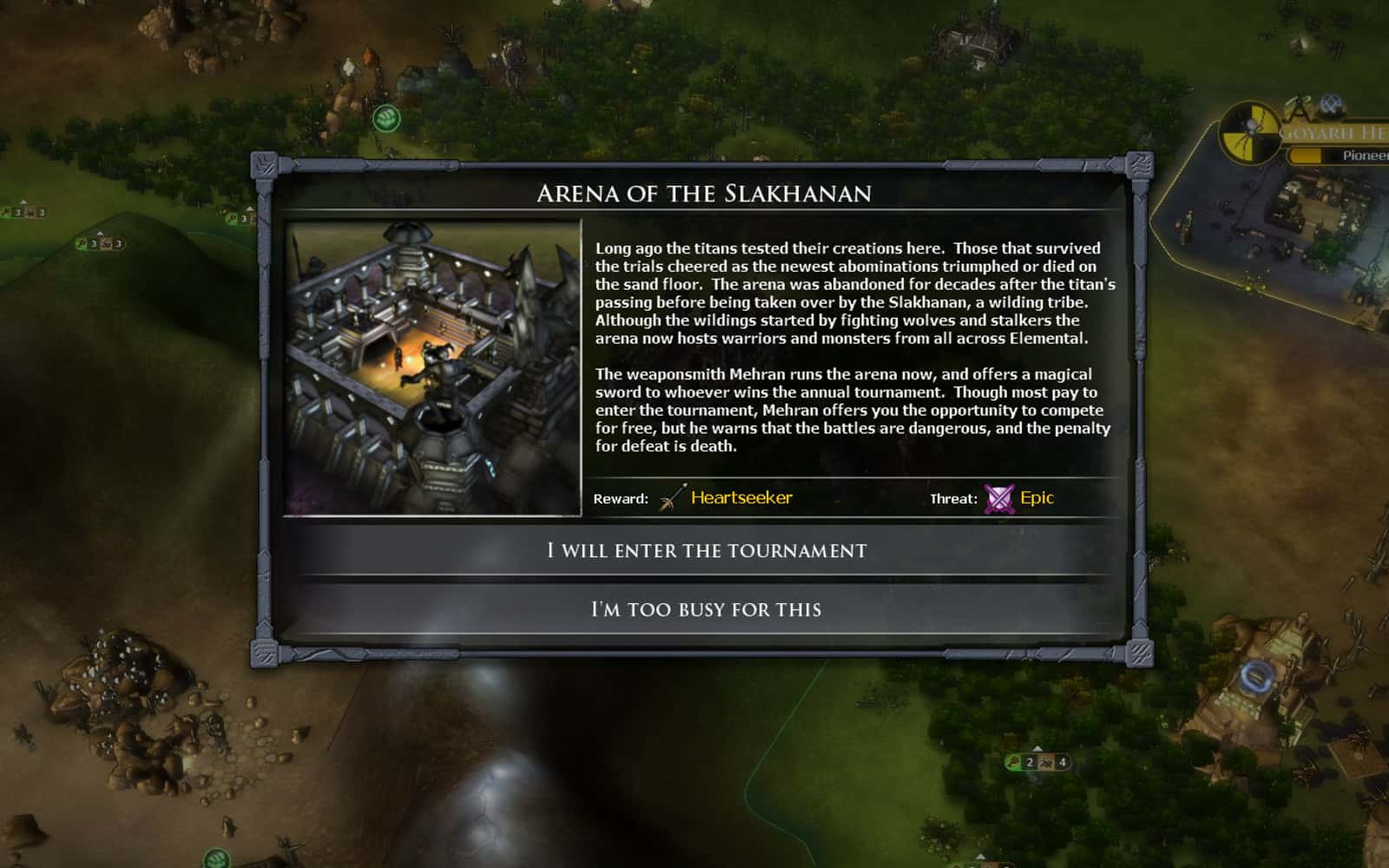Open the Goyarh city name banner
Viewport: 1389px width, 868px height.
tap(1337, 132)
